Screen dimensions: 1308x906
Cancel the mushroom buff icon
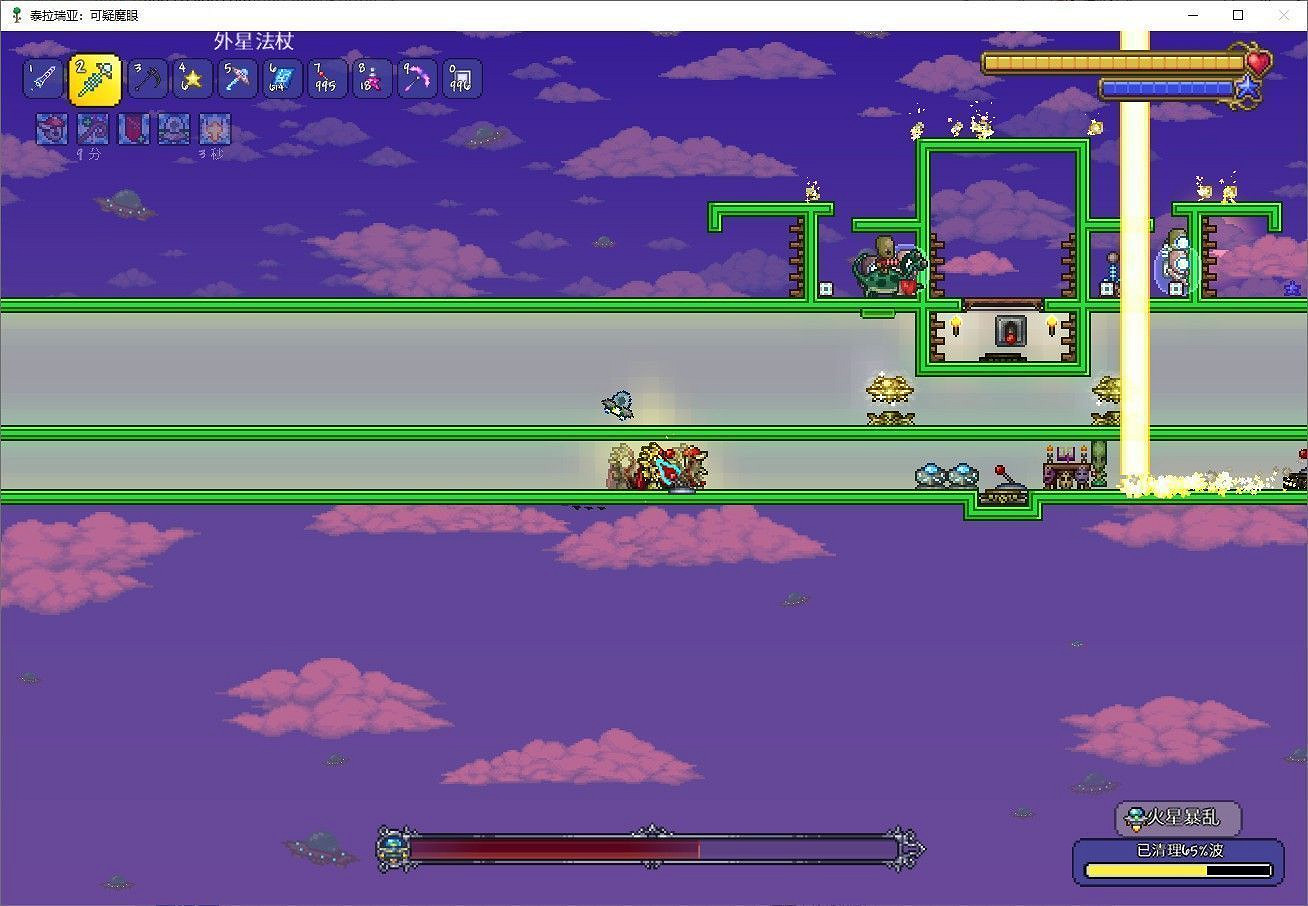tap(51, 128)
